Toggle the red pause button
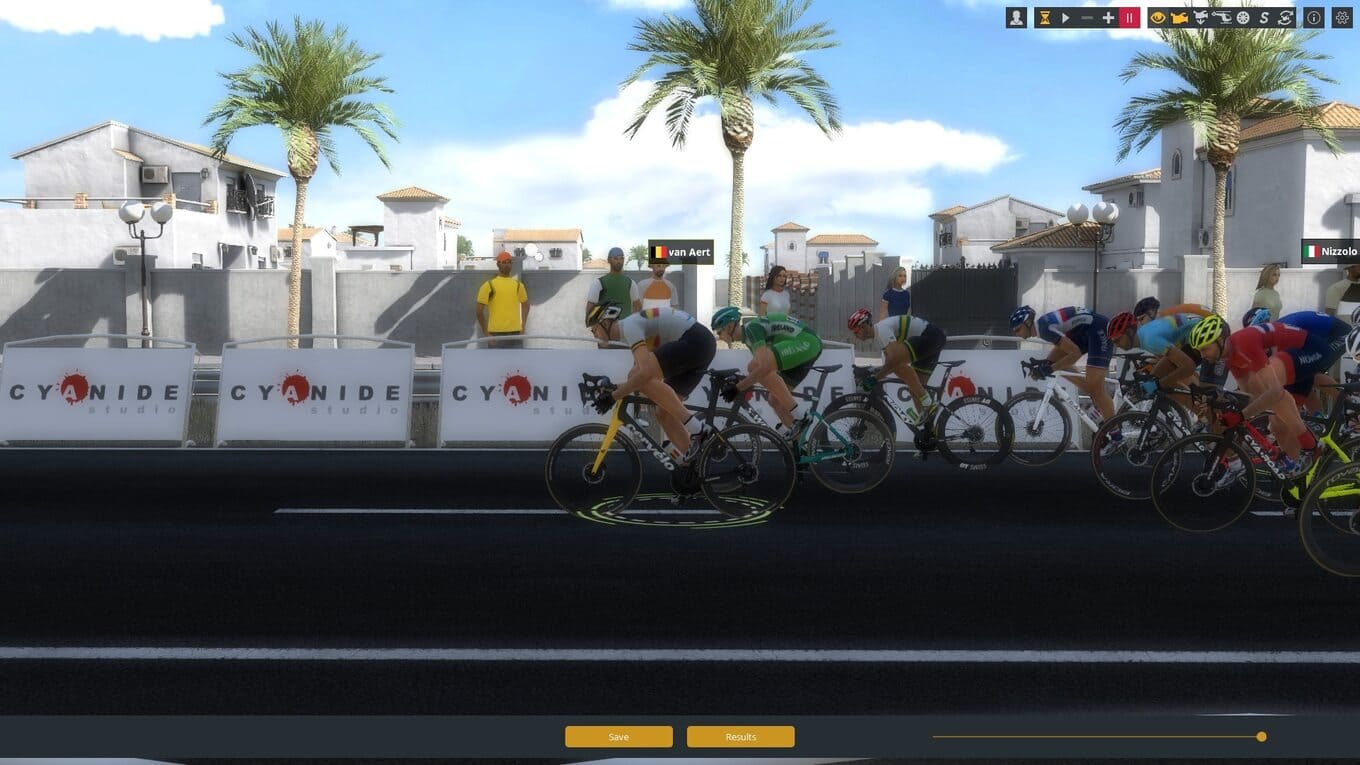 pyautogui.click(x=1129, y=17)
